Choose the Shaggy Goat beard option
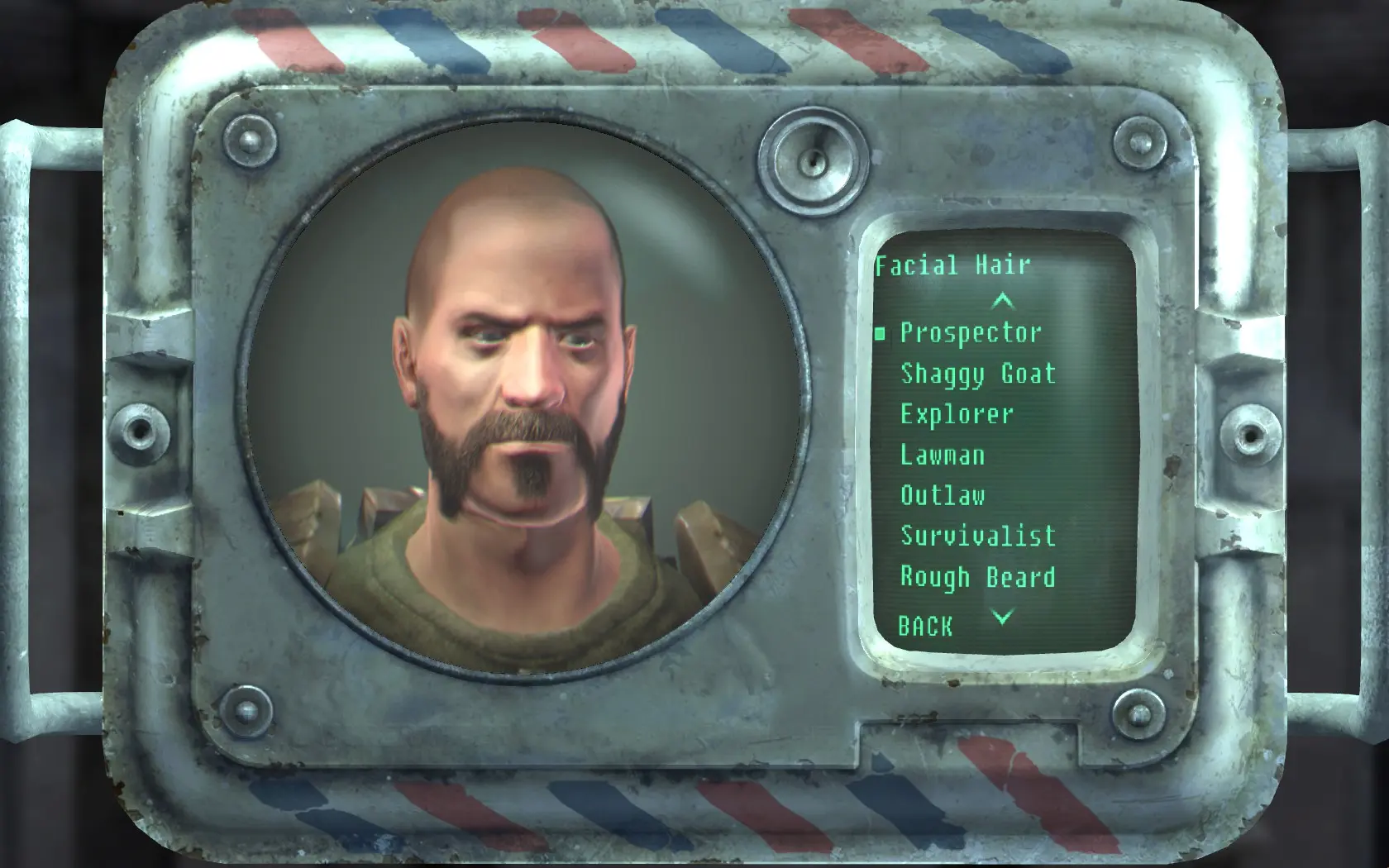The image size is (1389, 868). tap(977, 374)
